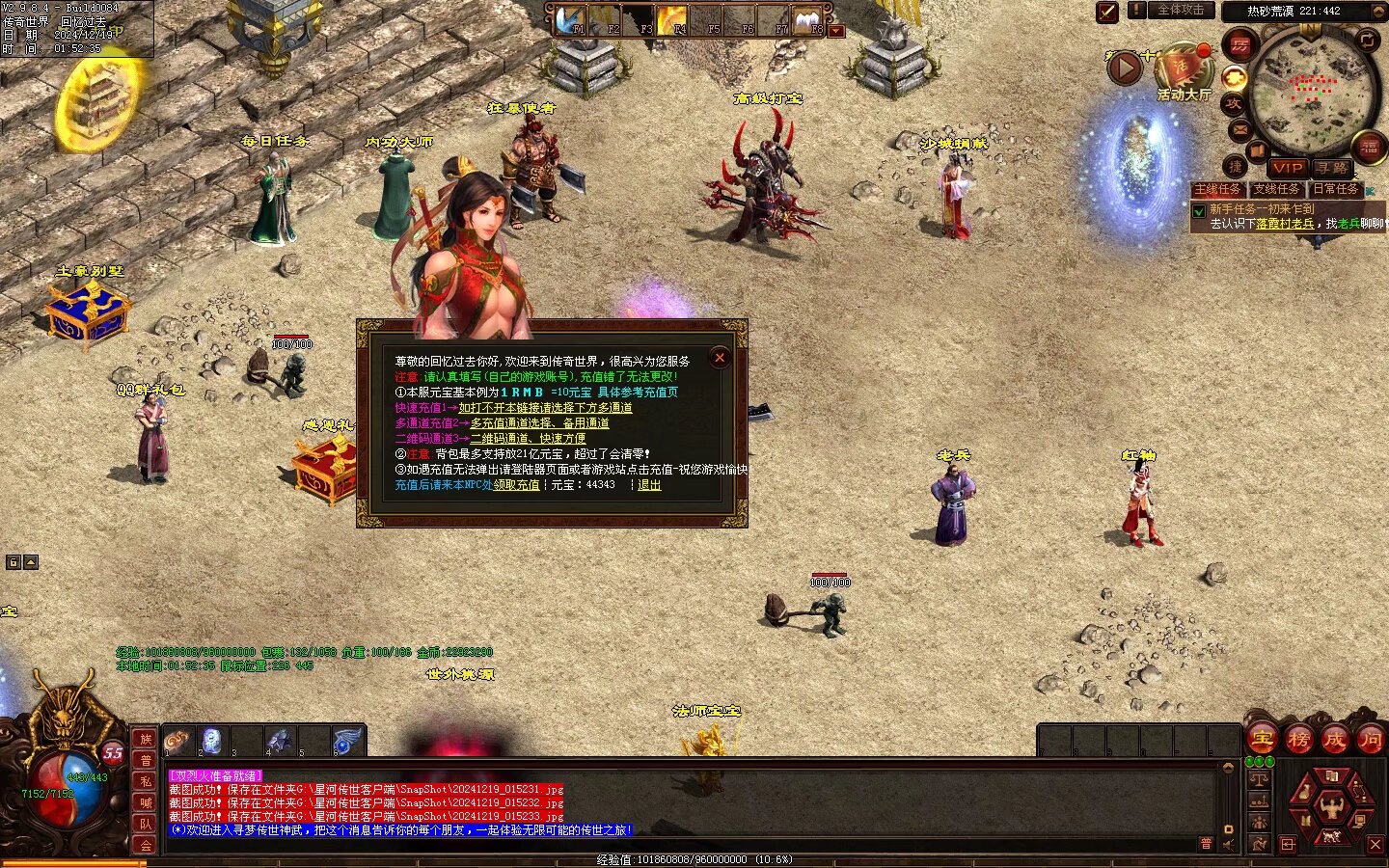Claim recharge via the 领取充值 link

tap(517, 485)
